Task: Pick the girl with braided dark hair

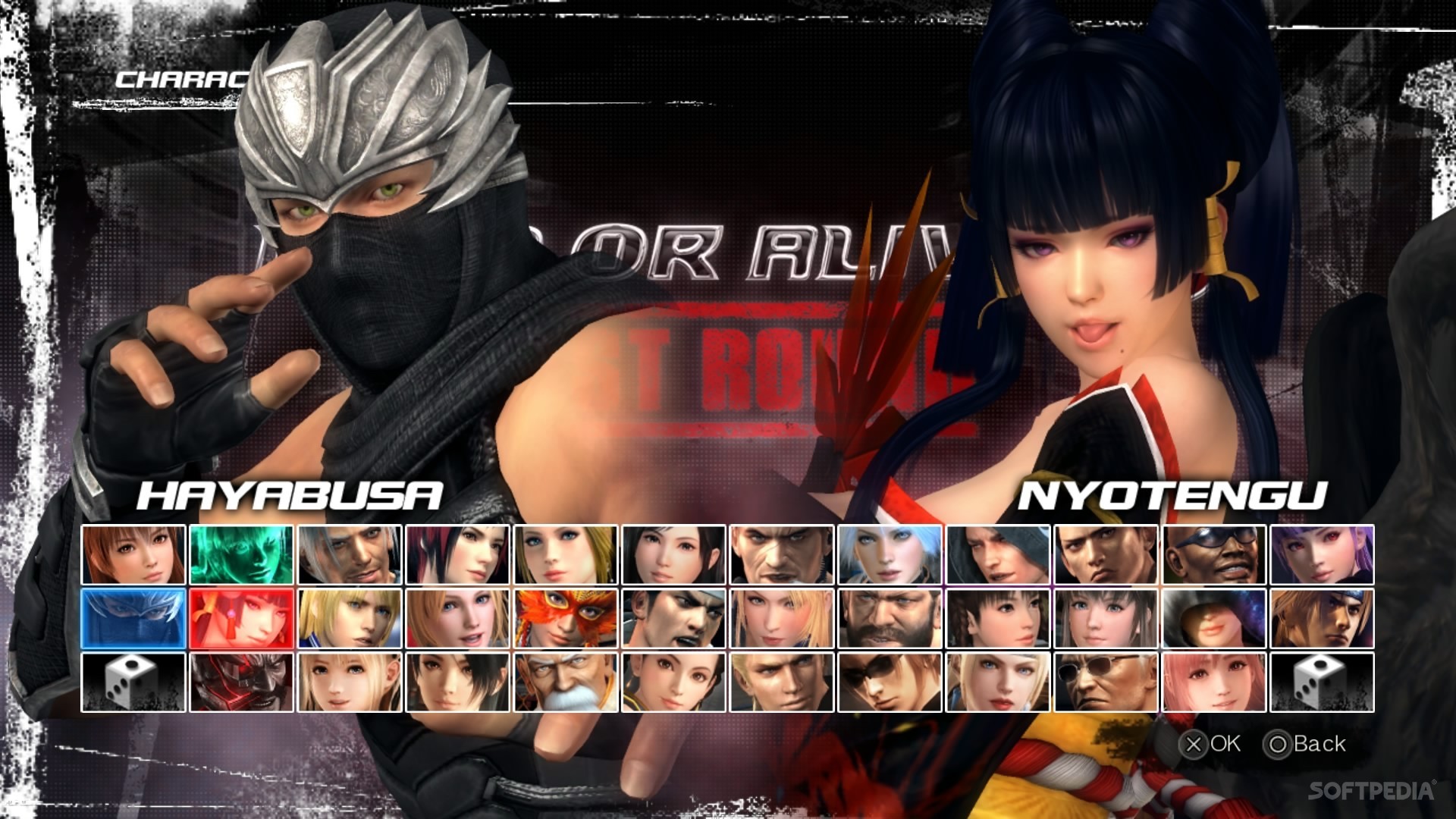Action: click(998, 618)
